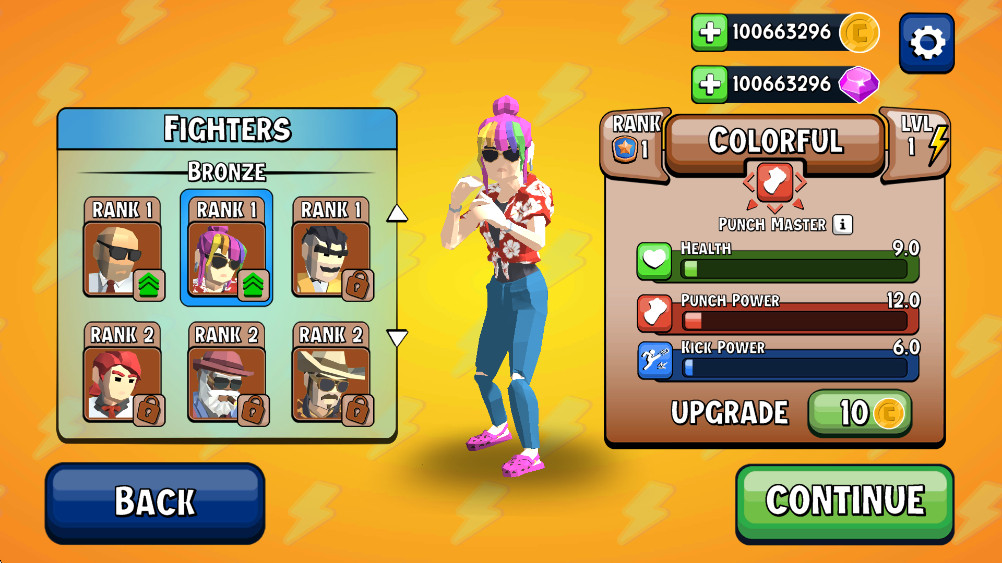Pick the locked red-haired Rank 2 fighter
The image size is (1002, 563).
(x=122, y=373)
